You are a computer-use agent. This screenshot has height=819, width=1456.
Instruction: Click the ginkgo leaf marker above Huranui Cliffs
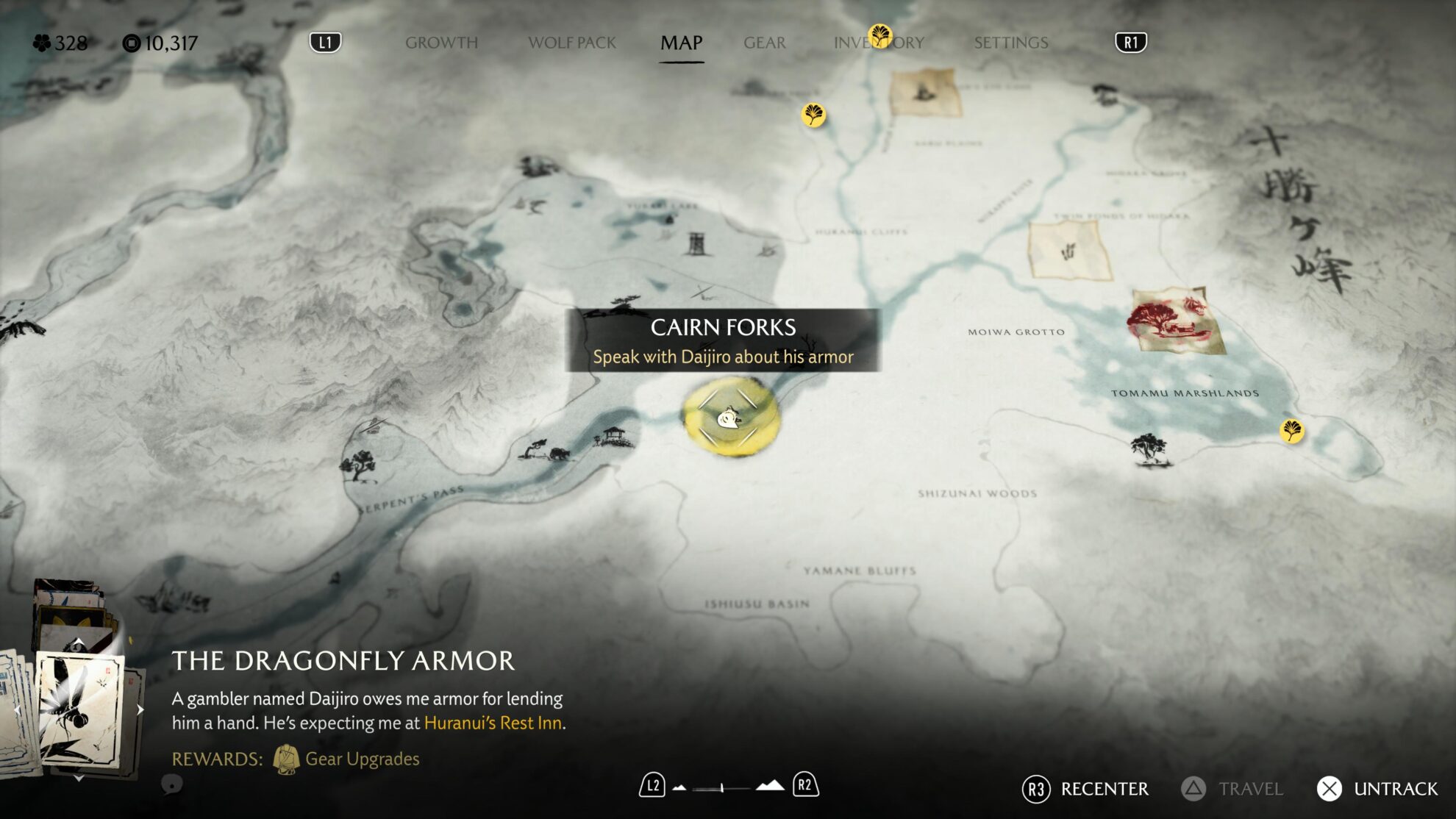pyautogui.click(x=813, y=115)
